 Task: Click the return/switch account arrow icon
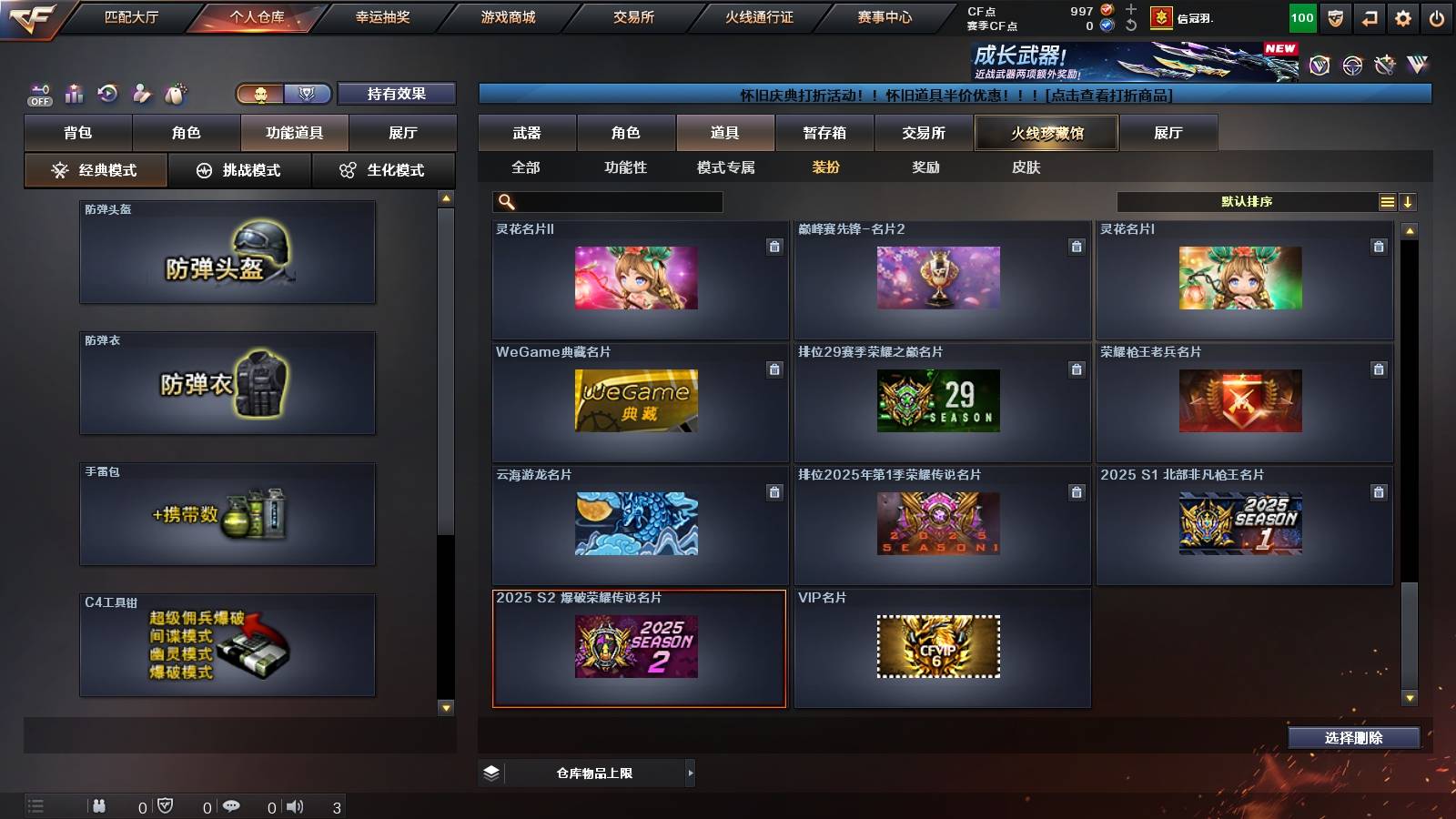1369,17
